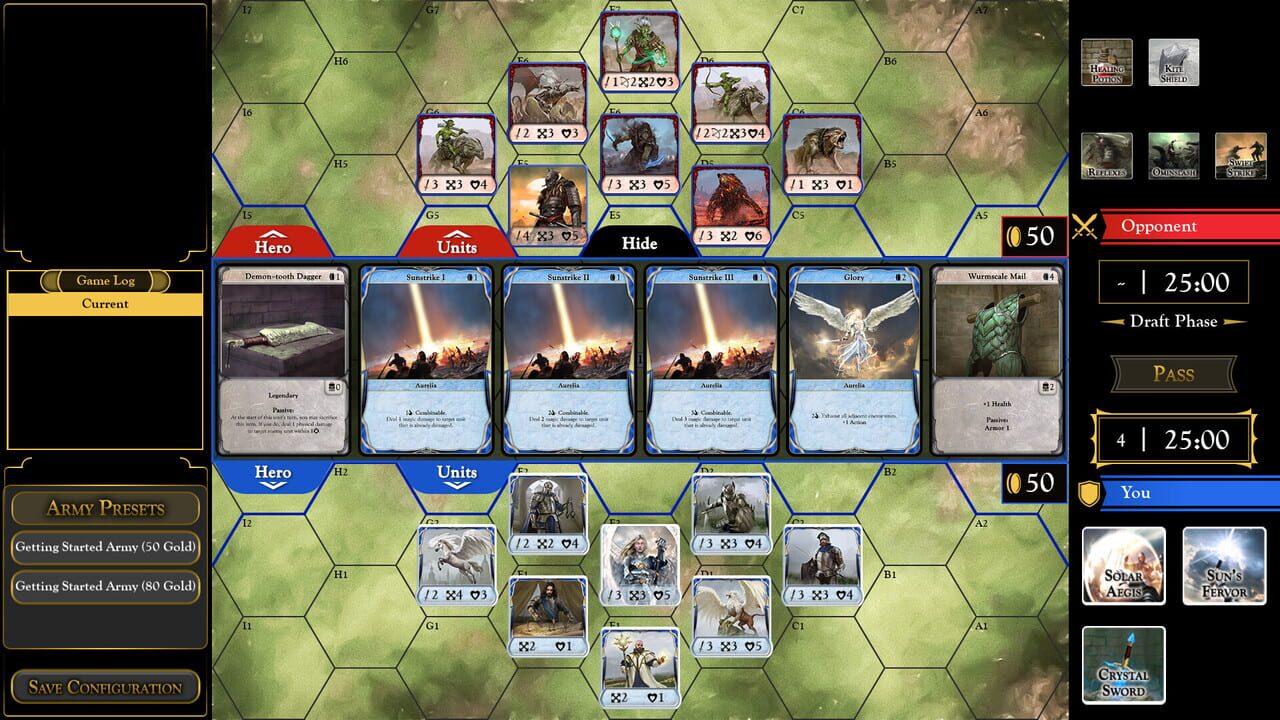Open the Game Log header
The width and height of the screenshot is (1280, 720).
point(104,281)
